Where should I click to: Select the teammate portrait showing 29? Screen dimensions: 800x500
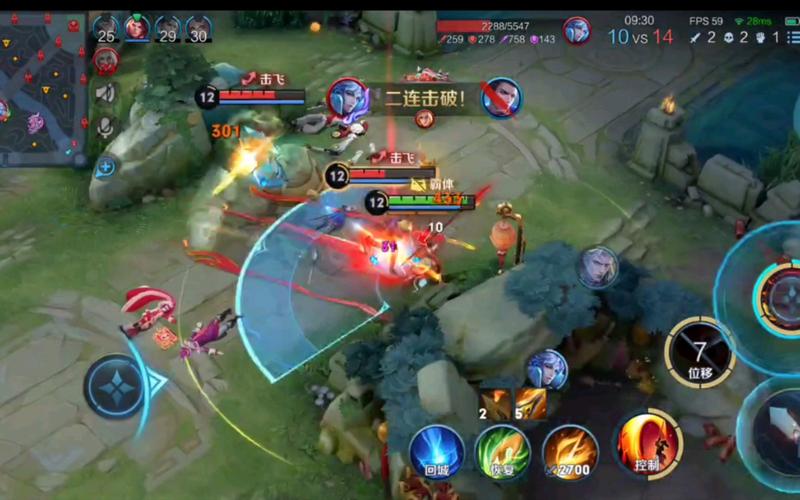[x=168, y=29]
